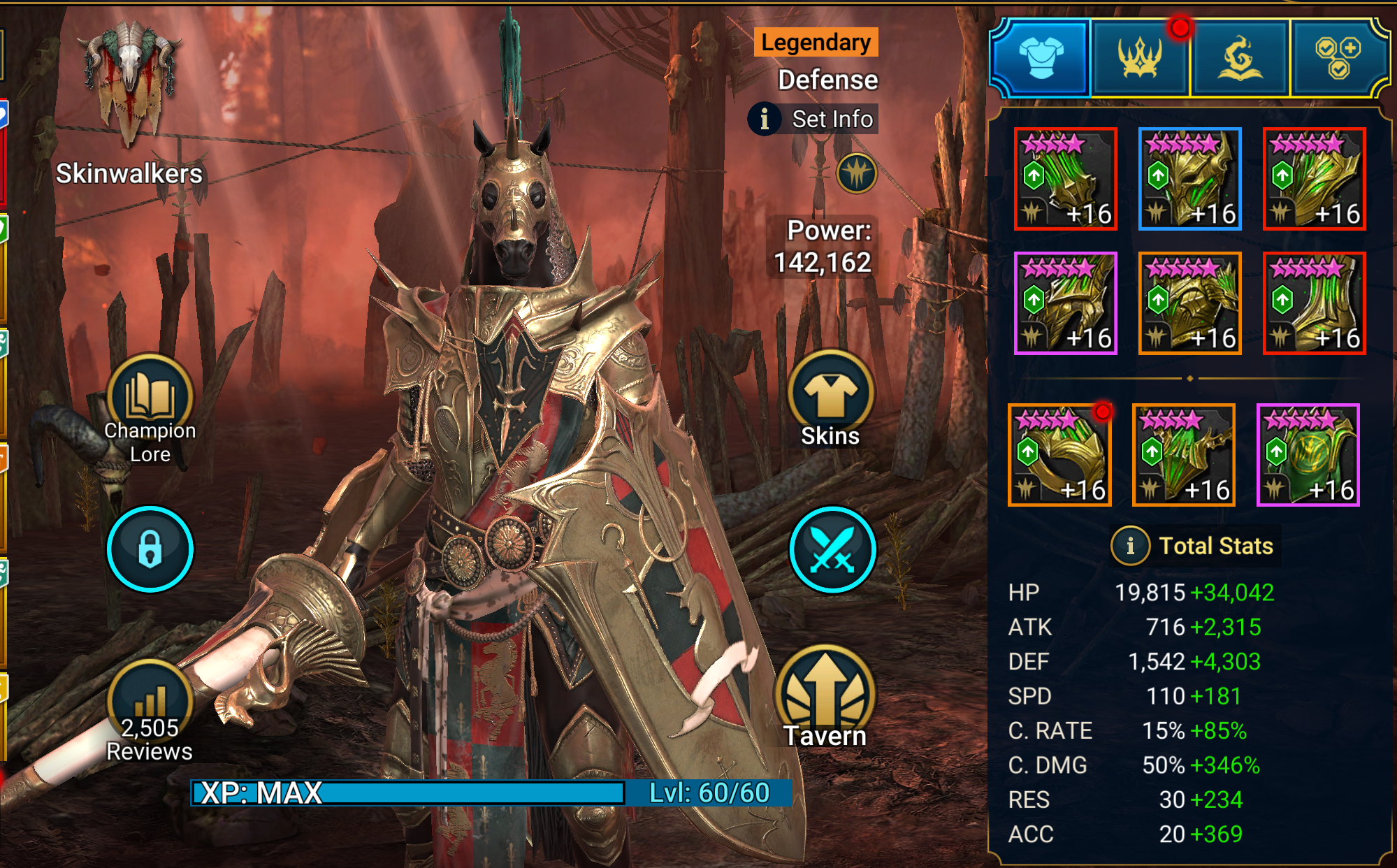This screenshot has width=1397, height=868.
Task: Tap the crossed swords button
Action: (832, 549)
